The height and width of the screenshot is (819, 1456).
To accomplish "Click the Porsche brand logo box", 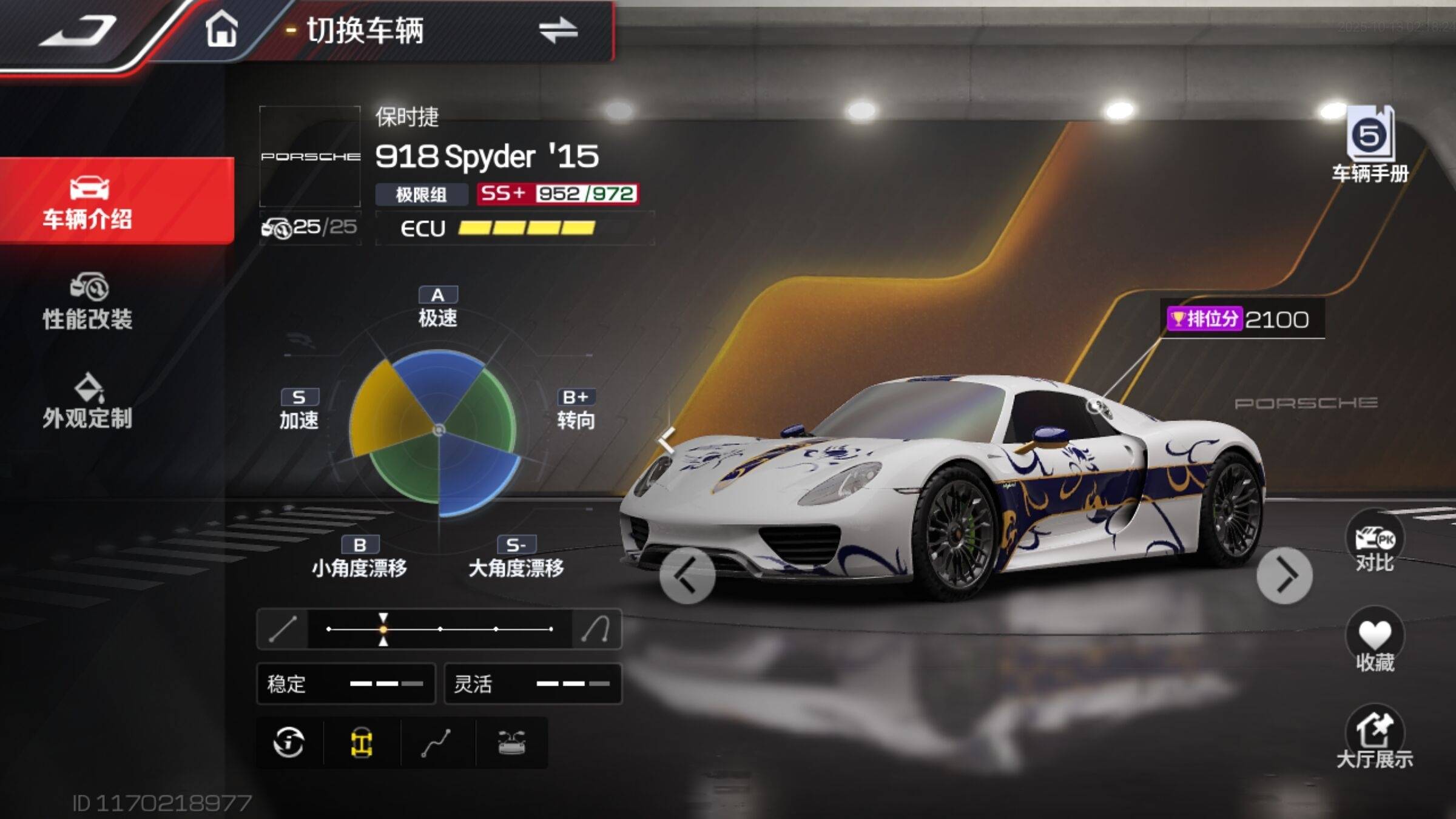I will (x=310, y=157).
